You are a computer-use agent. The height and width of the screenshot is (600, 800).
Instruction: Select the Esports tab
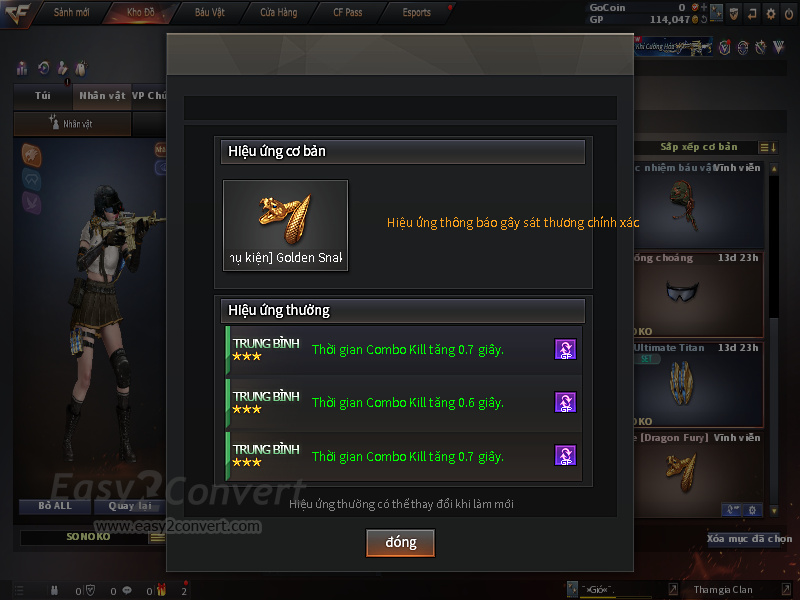coord(416,12)
